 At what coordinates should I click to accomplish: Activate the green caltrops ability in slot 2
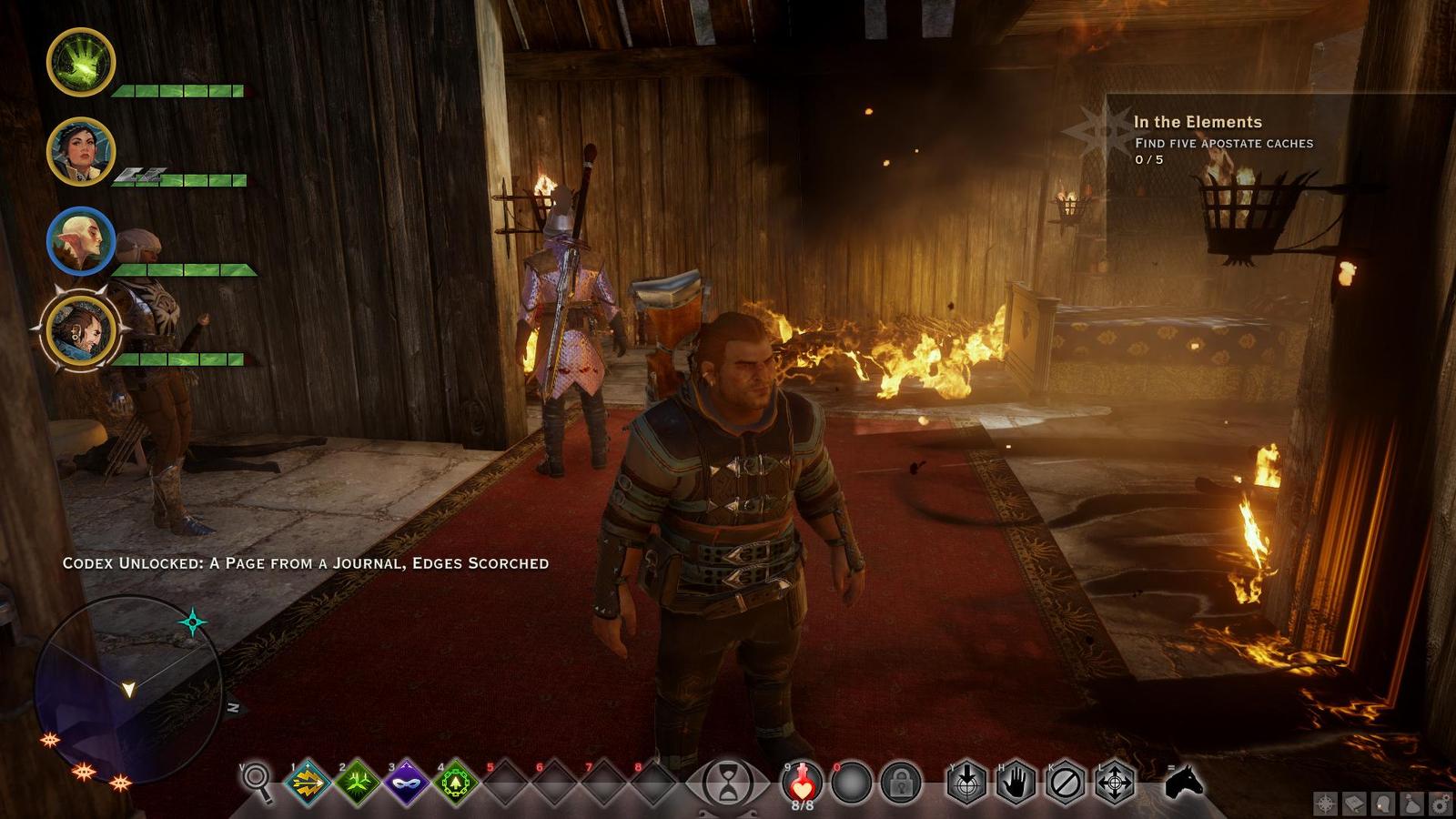coord(357,782)
